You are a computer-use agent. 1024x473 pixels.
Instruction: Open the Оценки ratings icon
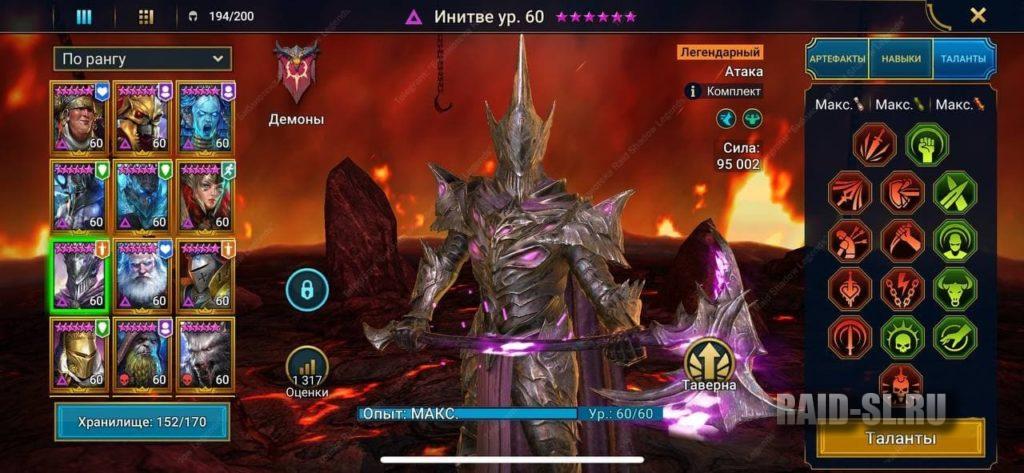tap(306, 370)
